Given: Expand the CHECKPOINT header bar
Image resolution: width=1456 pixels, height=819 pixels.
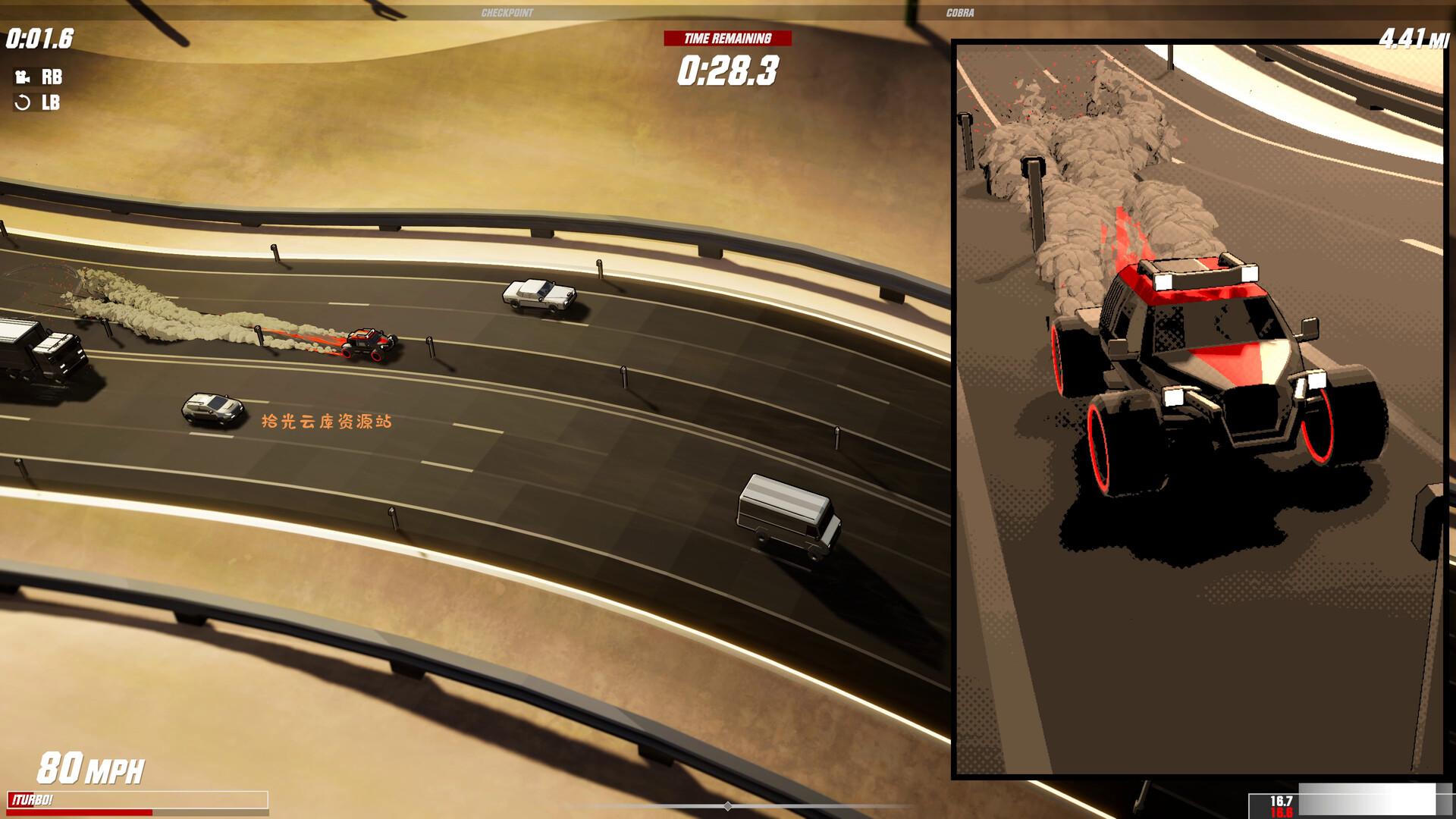Looking at the screenshot, I should tap(508, 12).
